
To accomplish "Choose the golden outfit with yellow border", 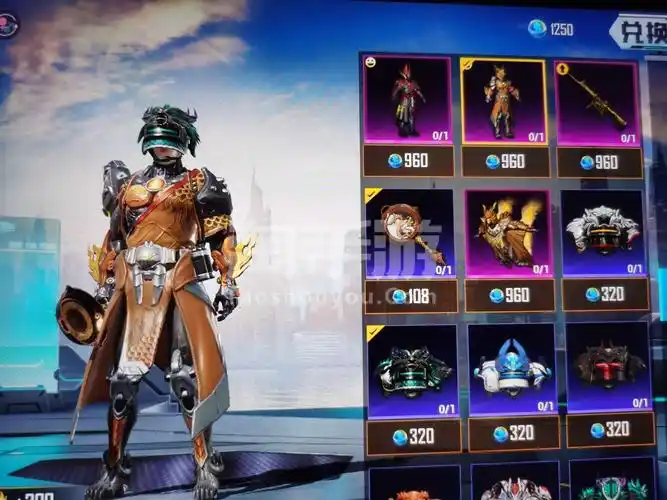I will coord(504,102).
